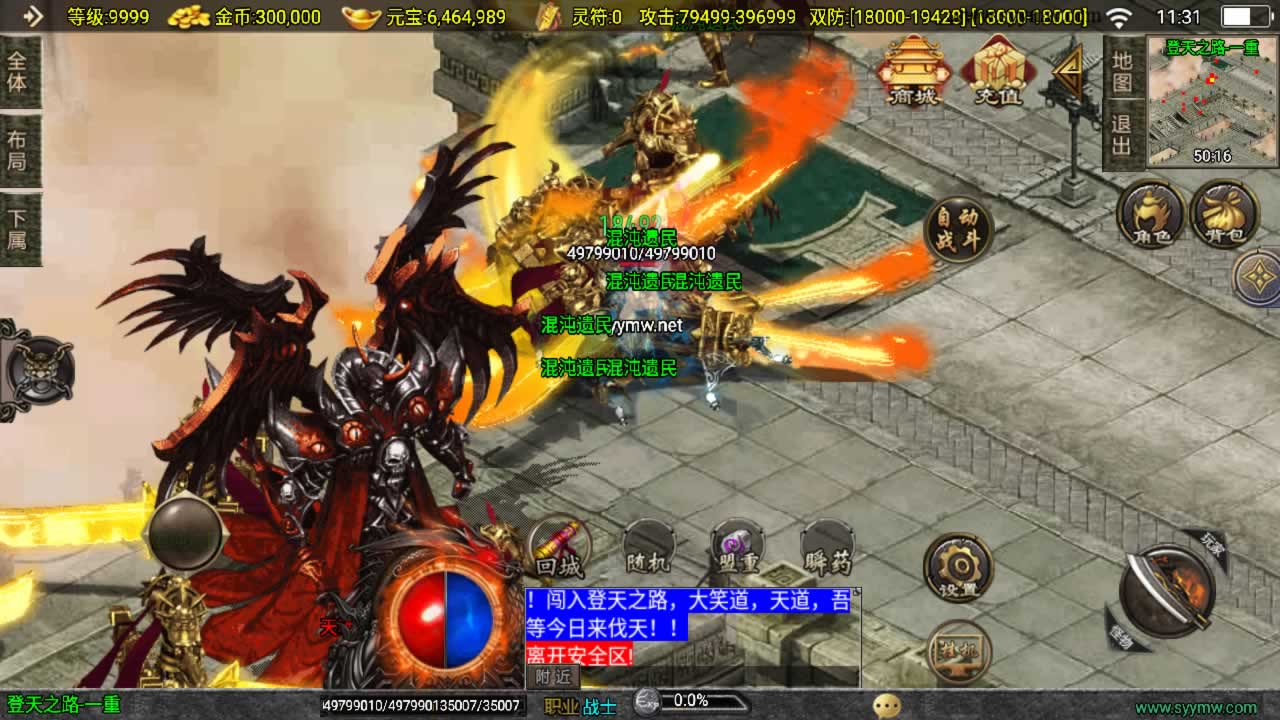Open the 角色 character sheet
This screenshot has height=720, width=1280.
pos(1151,214)
